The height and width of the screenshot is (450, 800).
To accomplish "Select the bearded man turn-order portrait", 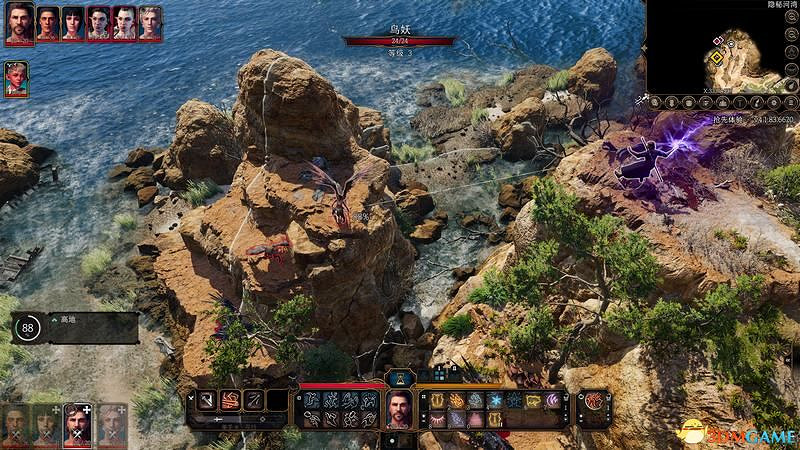I will [19, 23].
